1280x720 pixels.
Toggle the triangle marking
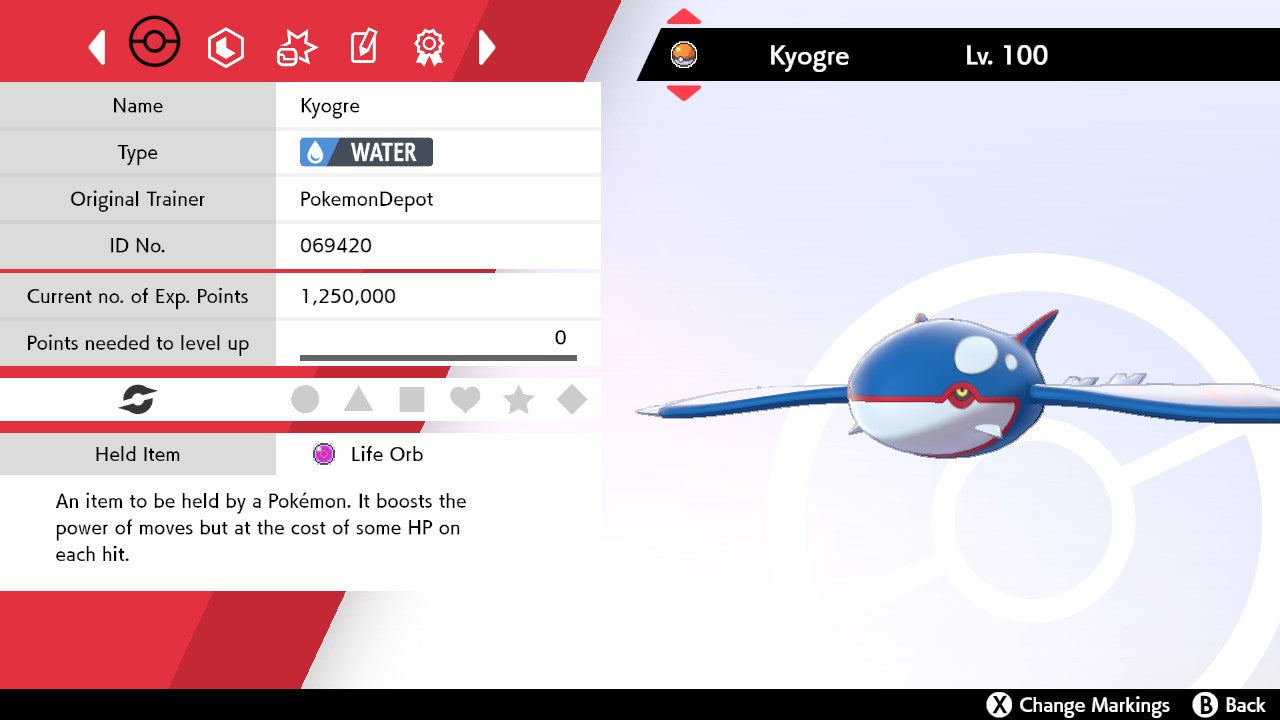click(358, 400)
